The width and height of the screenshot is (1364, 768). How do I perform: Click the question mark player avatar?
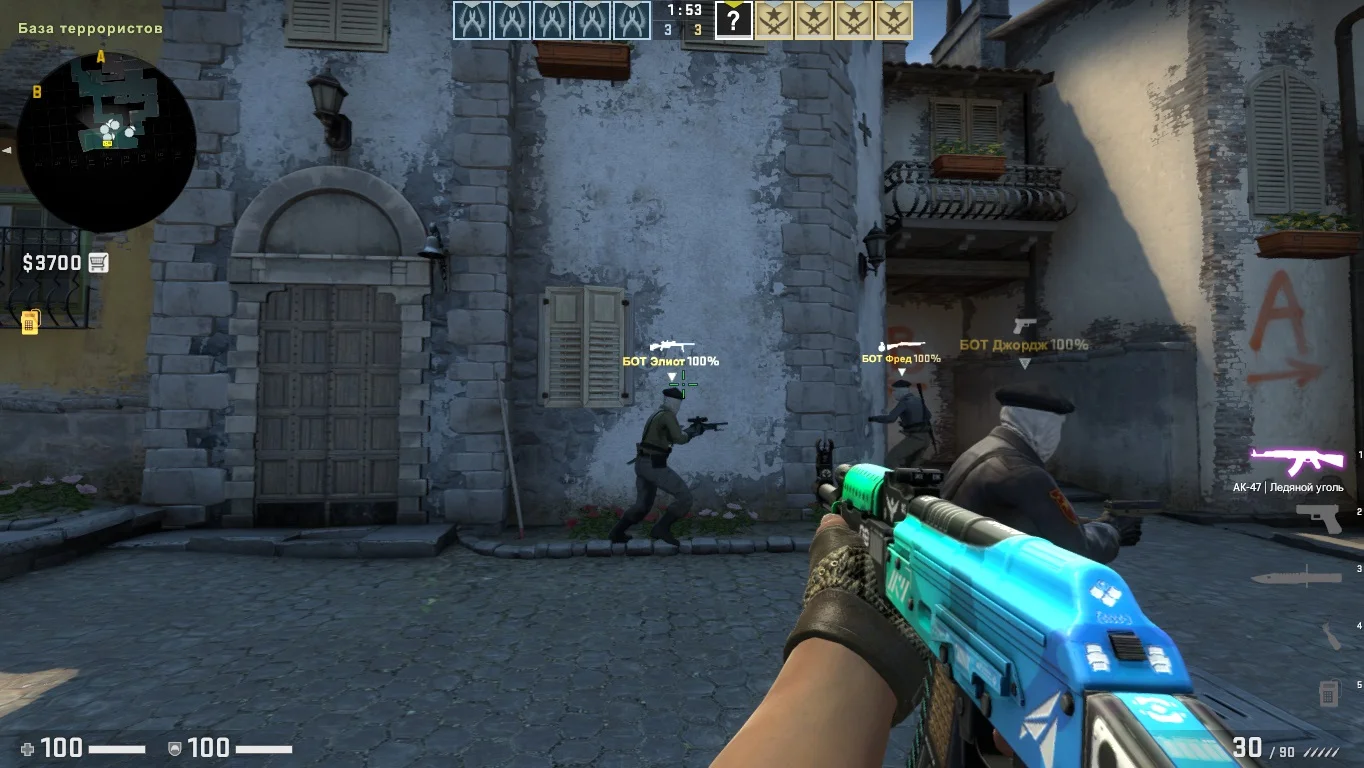coord(733,20)
